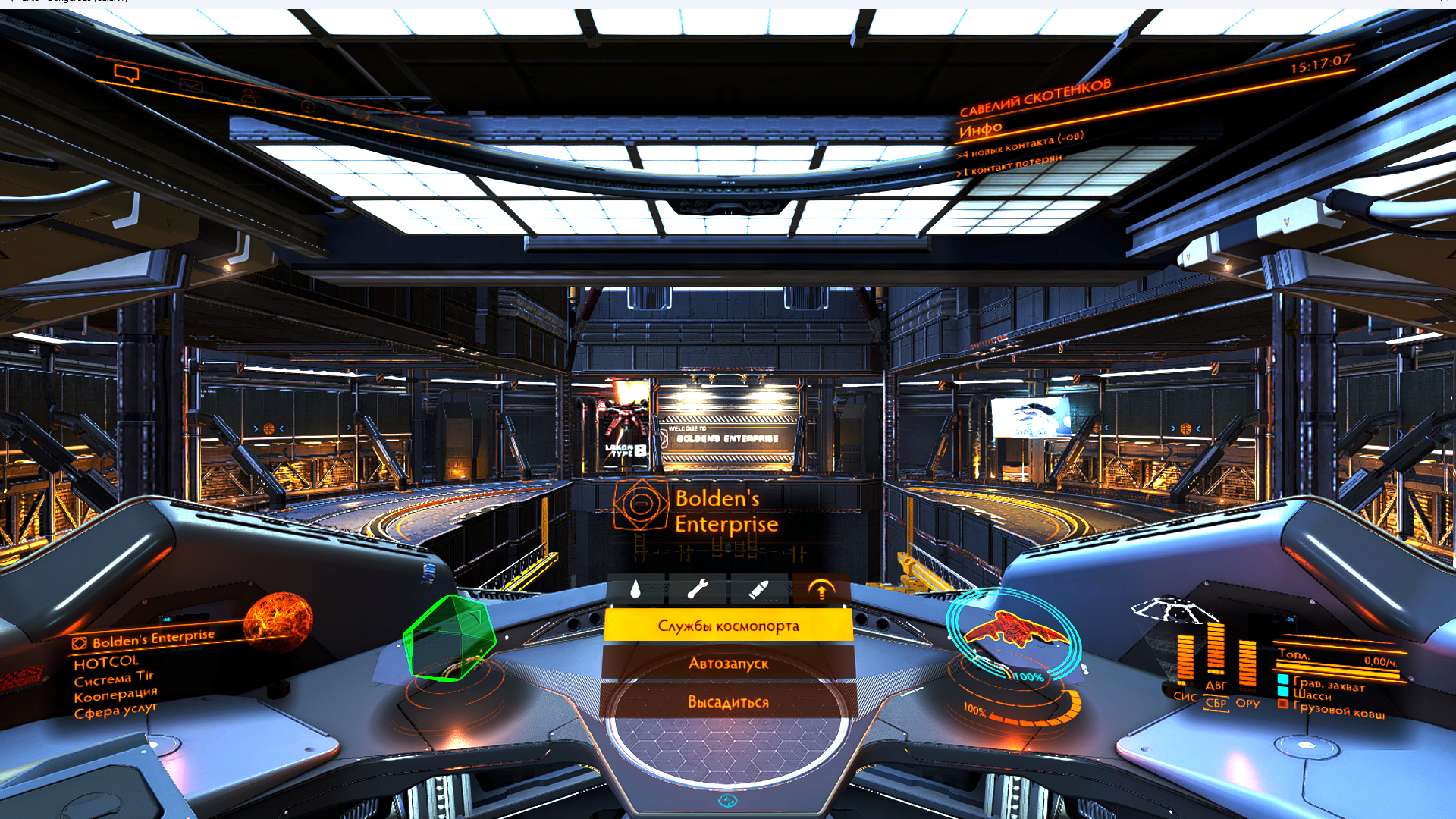Select the Автозапуск option
The image size is (1456, 819).
[x=728, y=664]
